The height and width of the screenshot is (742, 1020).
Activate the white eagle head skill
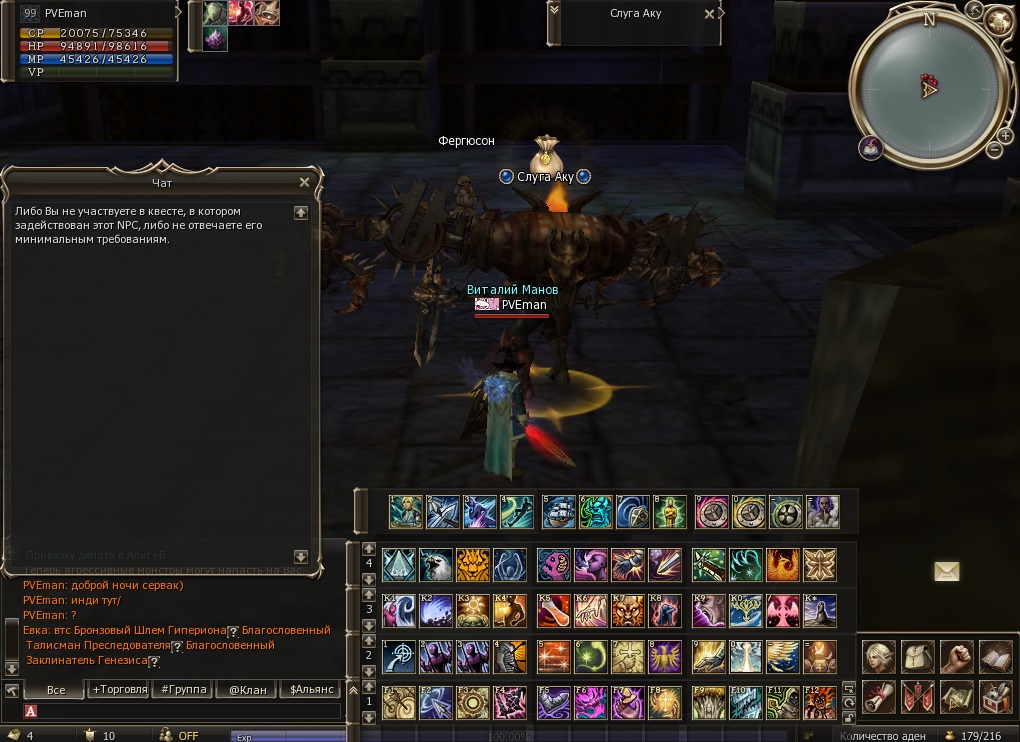click(435, 565)
